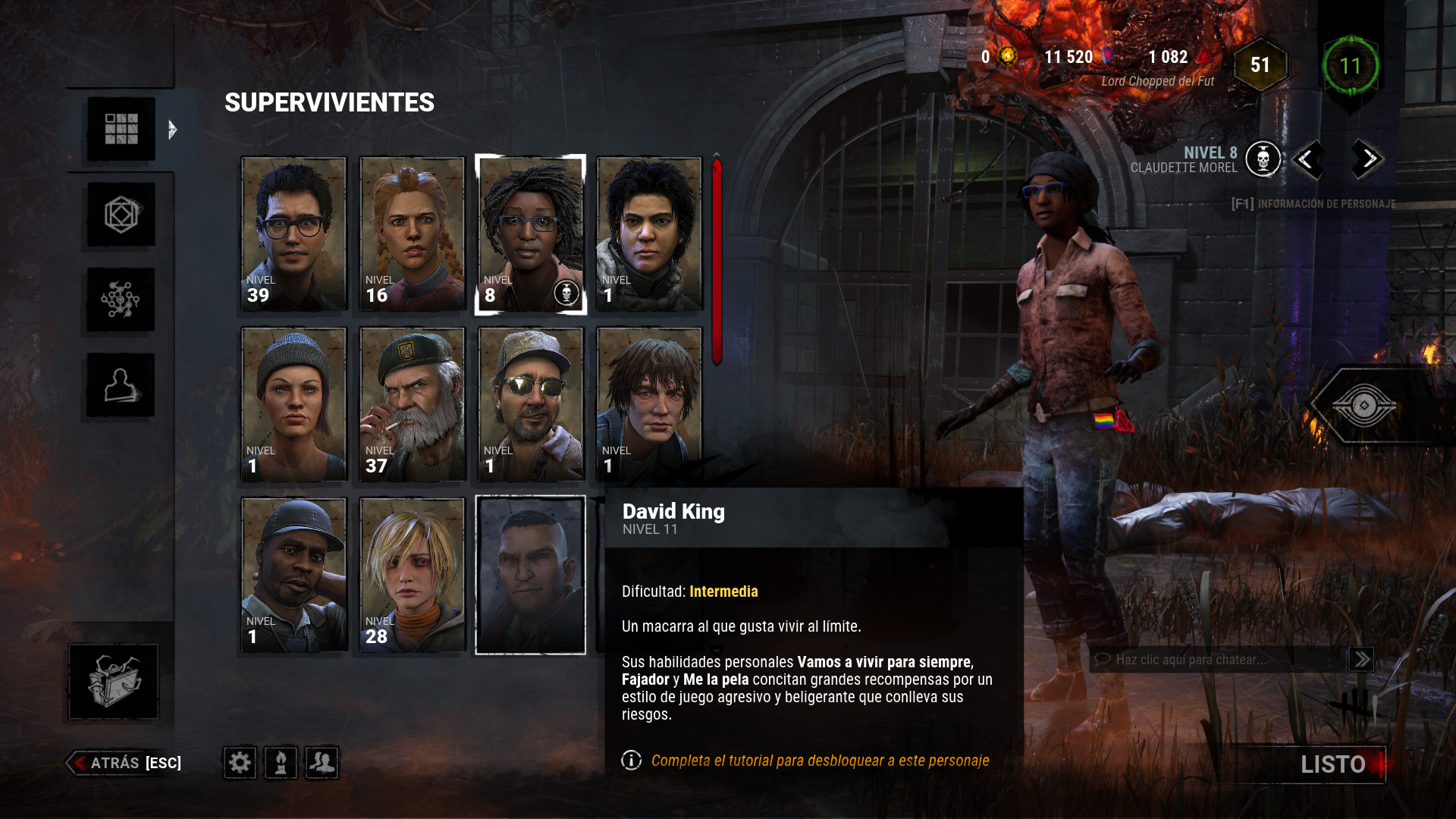Open the friends list icon
The height and width of the screenshot is (819, 1456).
322,763
